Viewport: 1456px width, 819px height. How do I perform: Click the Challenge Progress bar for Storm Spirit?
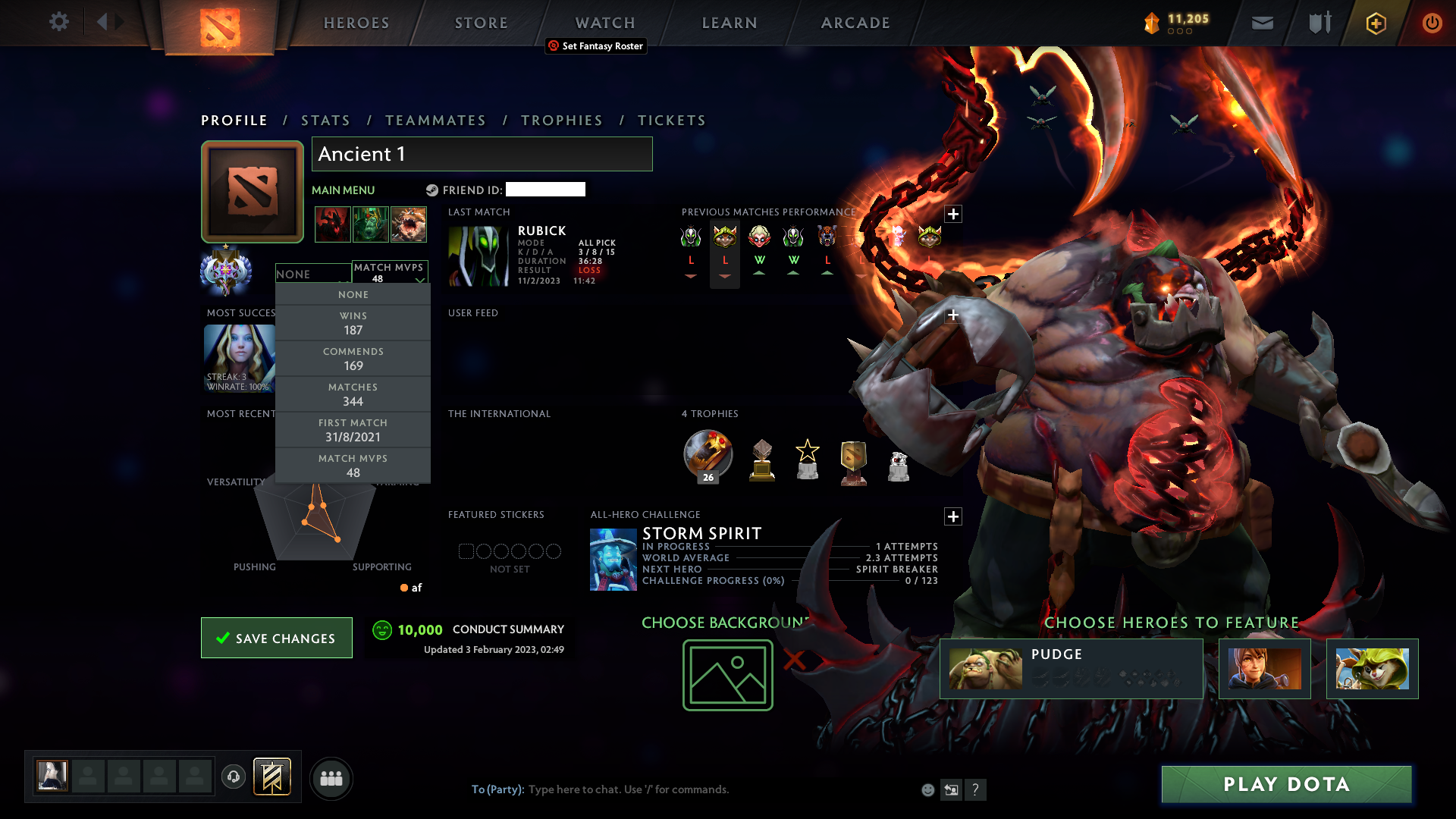click(789, 580)
